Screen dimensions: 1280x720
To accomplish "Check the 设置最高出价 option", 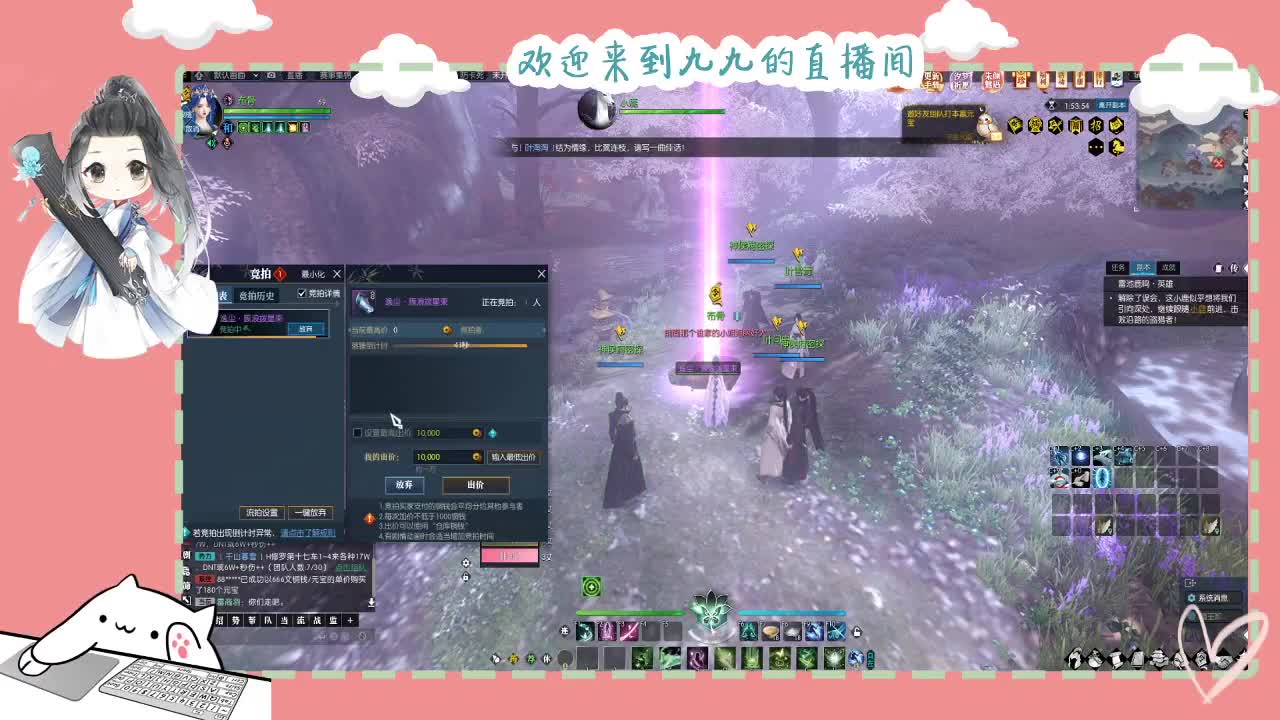I will coord(356,431).
